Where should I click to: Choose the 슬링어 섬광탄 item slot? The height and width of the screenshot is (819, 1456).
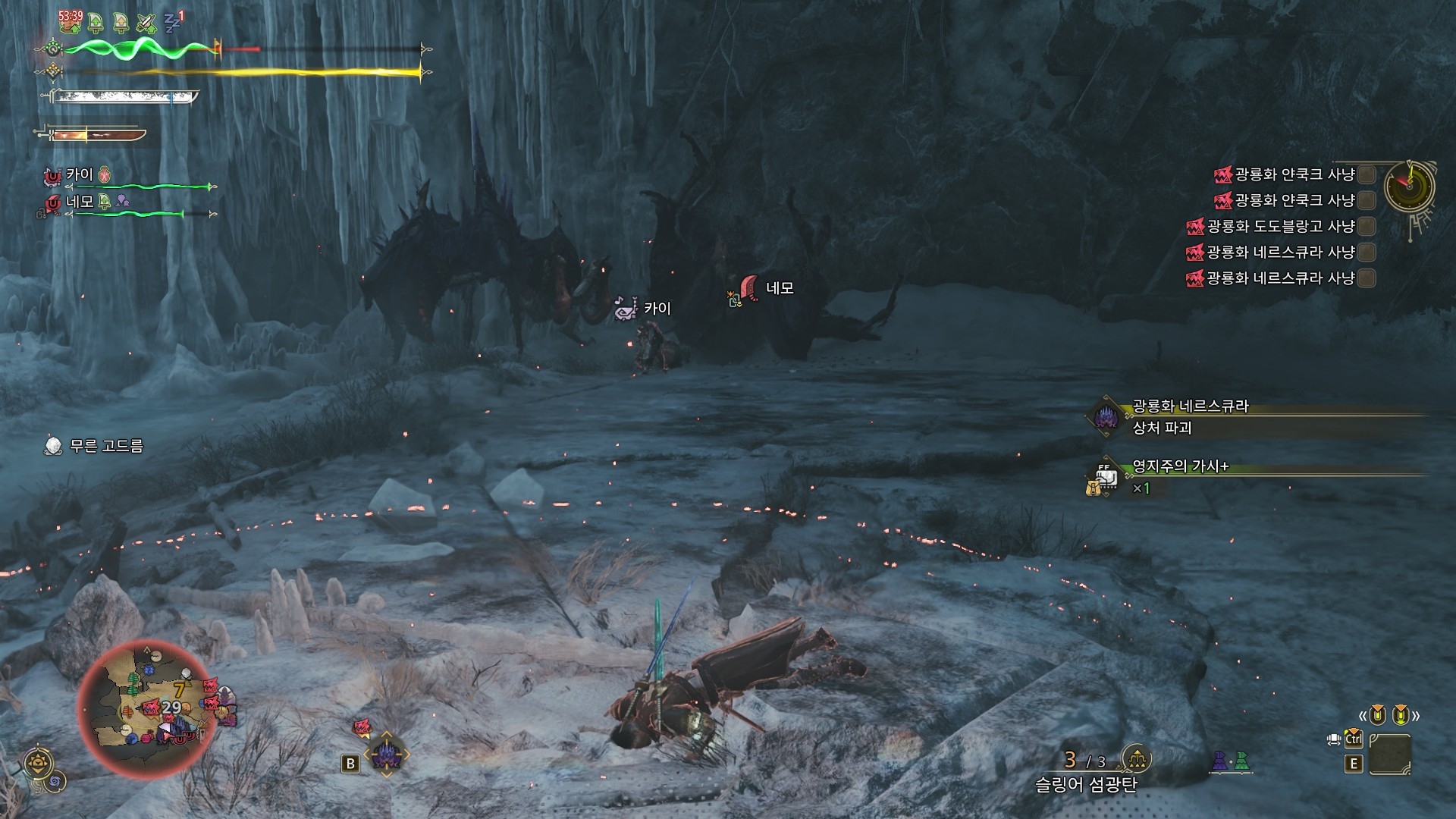(1086, 784)
